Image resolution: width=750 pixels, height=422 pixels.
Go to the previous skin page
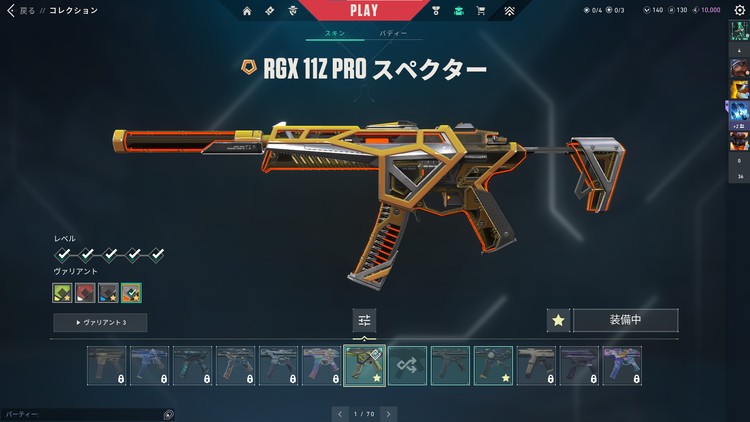point(340,413)
